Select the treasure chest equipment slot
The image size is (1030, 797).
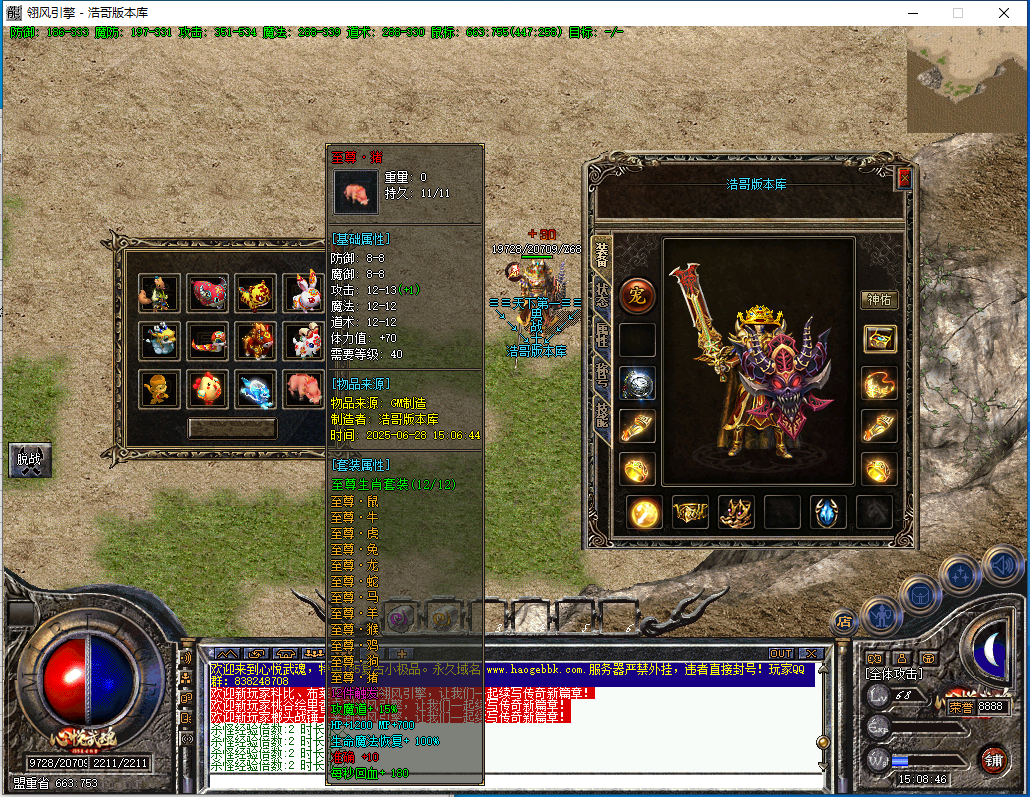click(879, 339)
